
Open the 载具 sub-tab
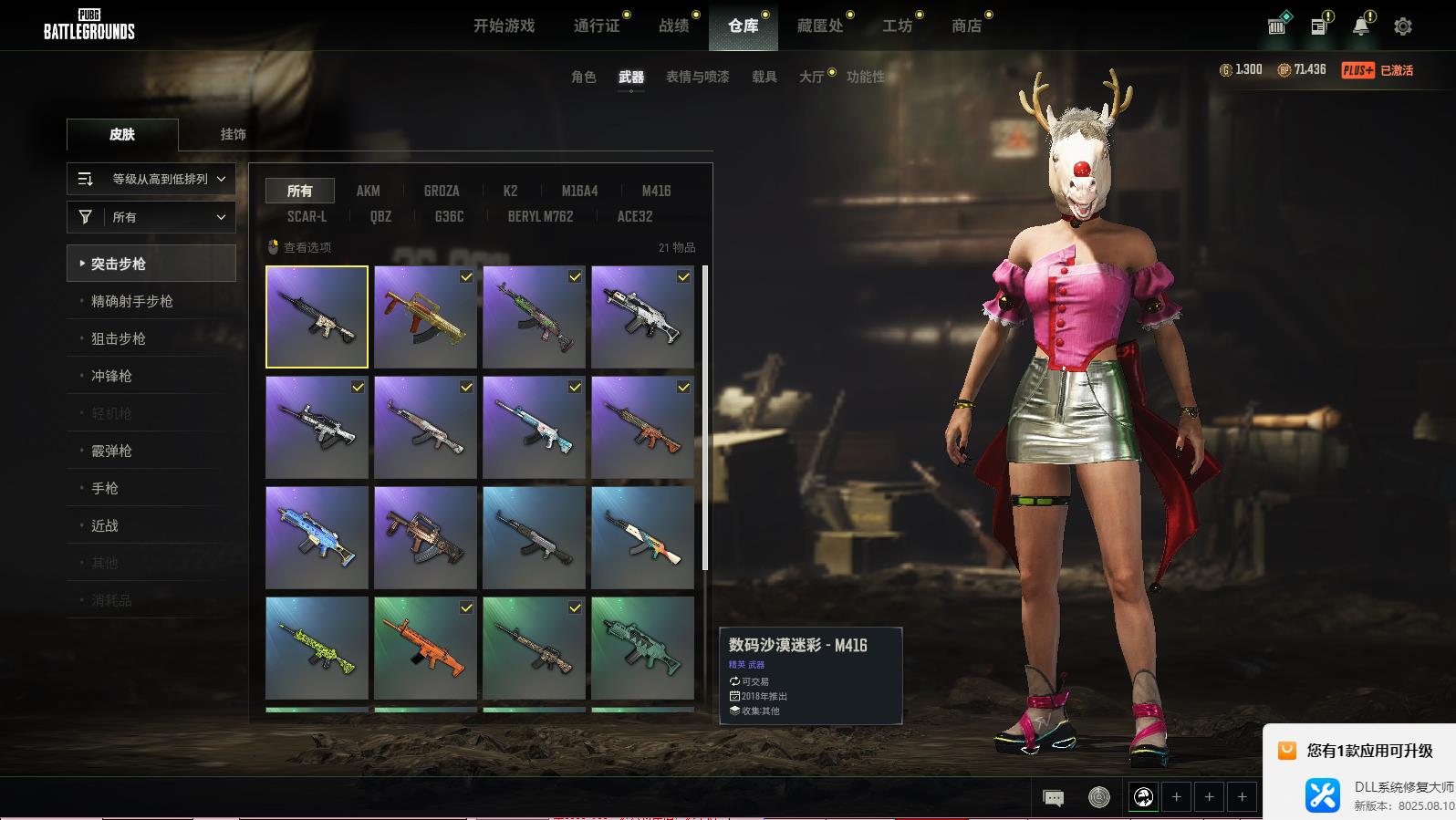pos(764,77)
